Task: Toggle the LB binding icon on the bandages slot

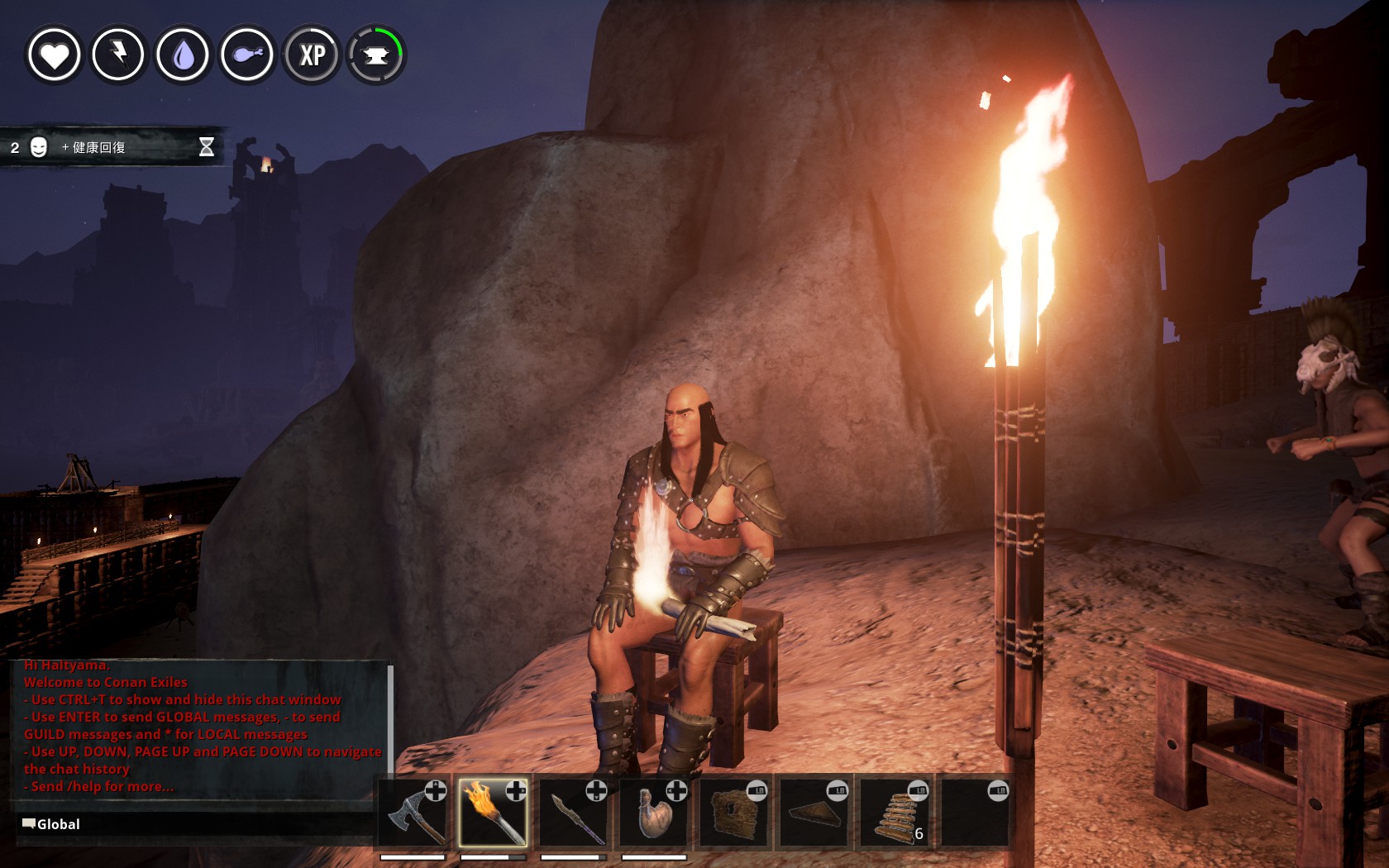Action: tap(919, 790)
